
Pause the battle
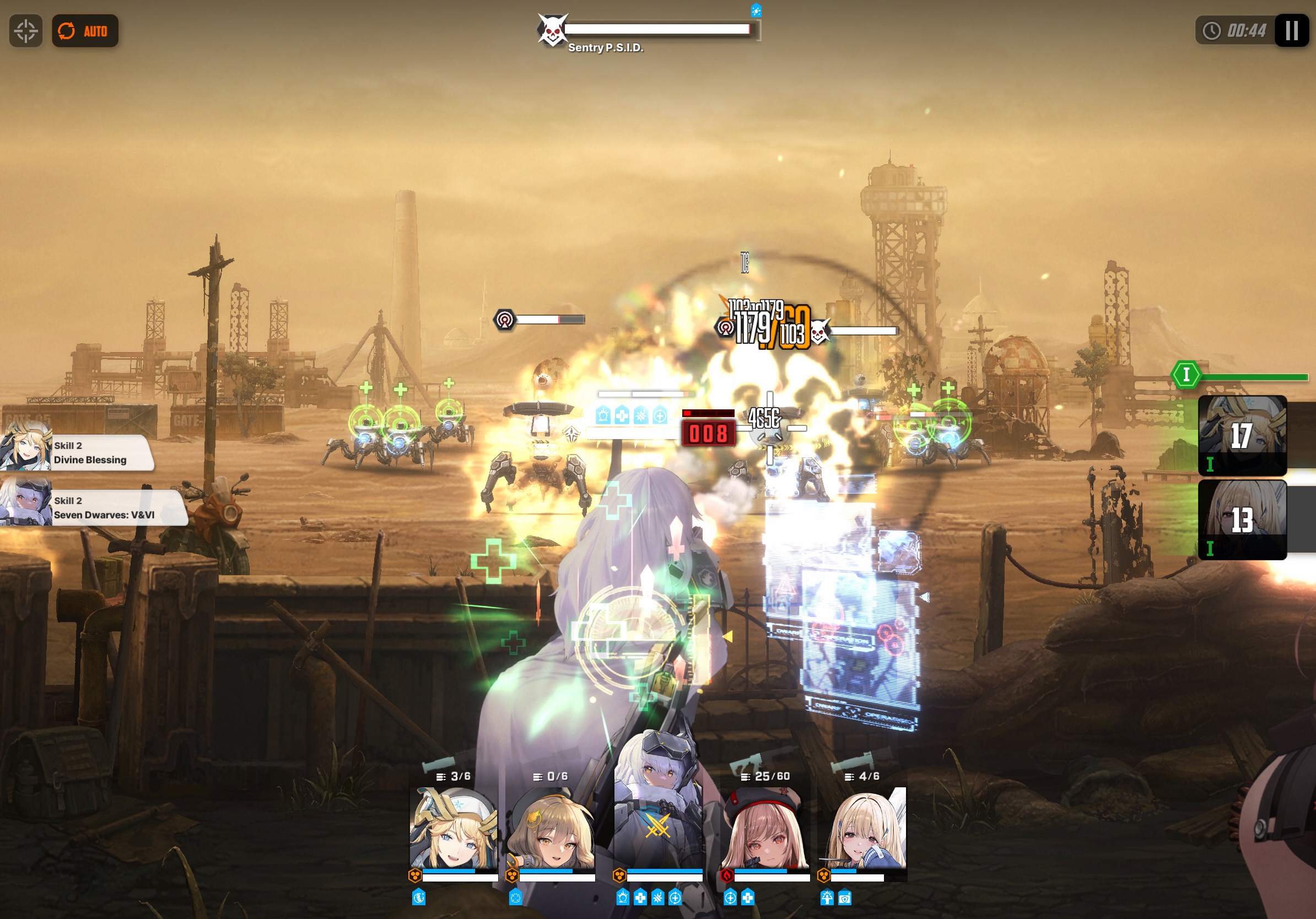tap(1291, 31)
